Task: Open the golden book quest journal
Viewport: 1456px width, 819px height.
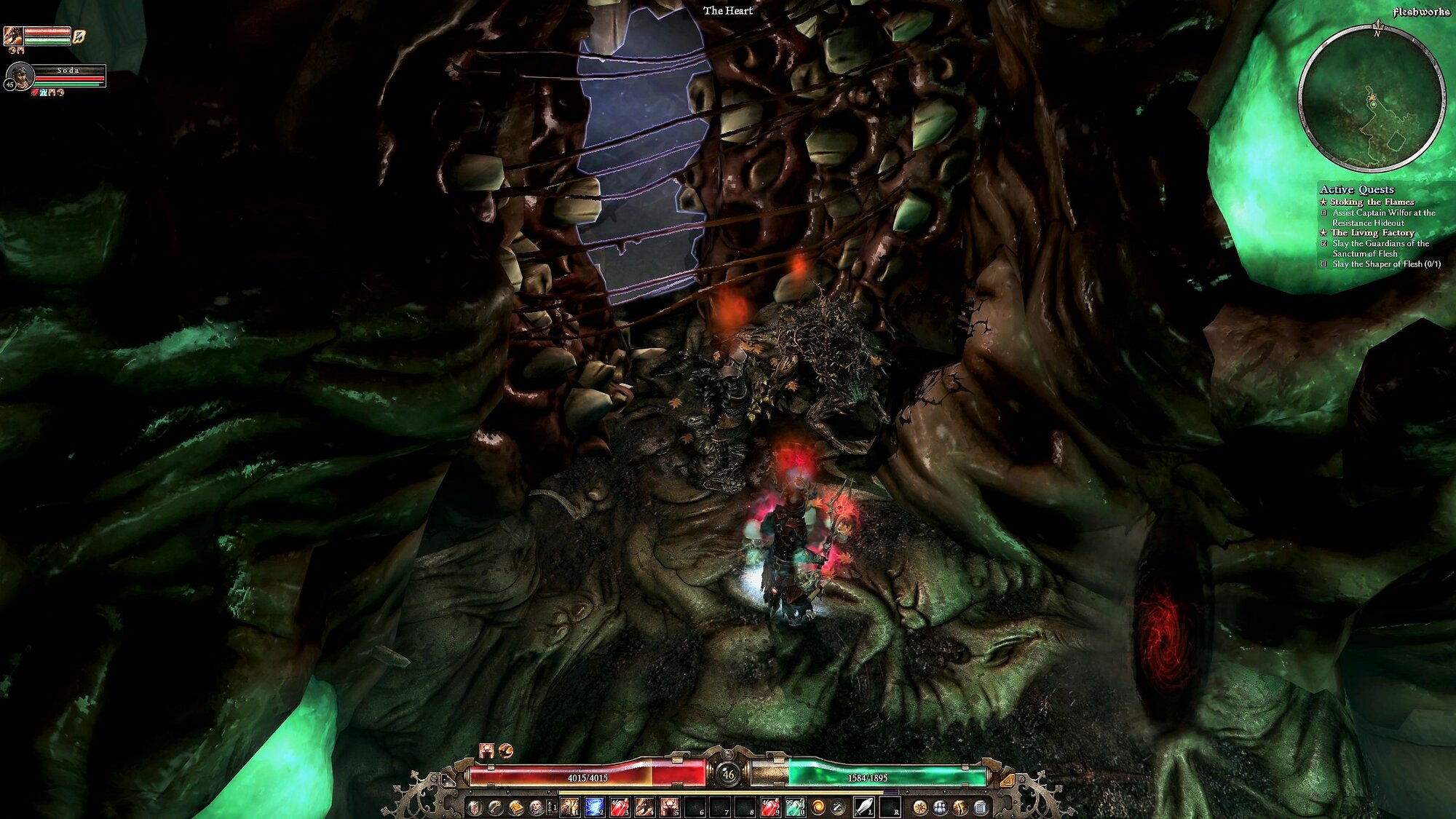Action: 516,807
